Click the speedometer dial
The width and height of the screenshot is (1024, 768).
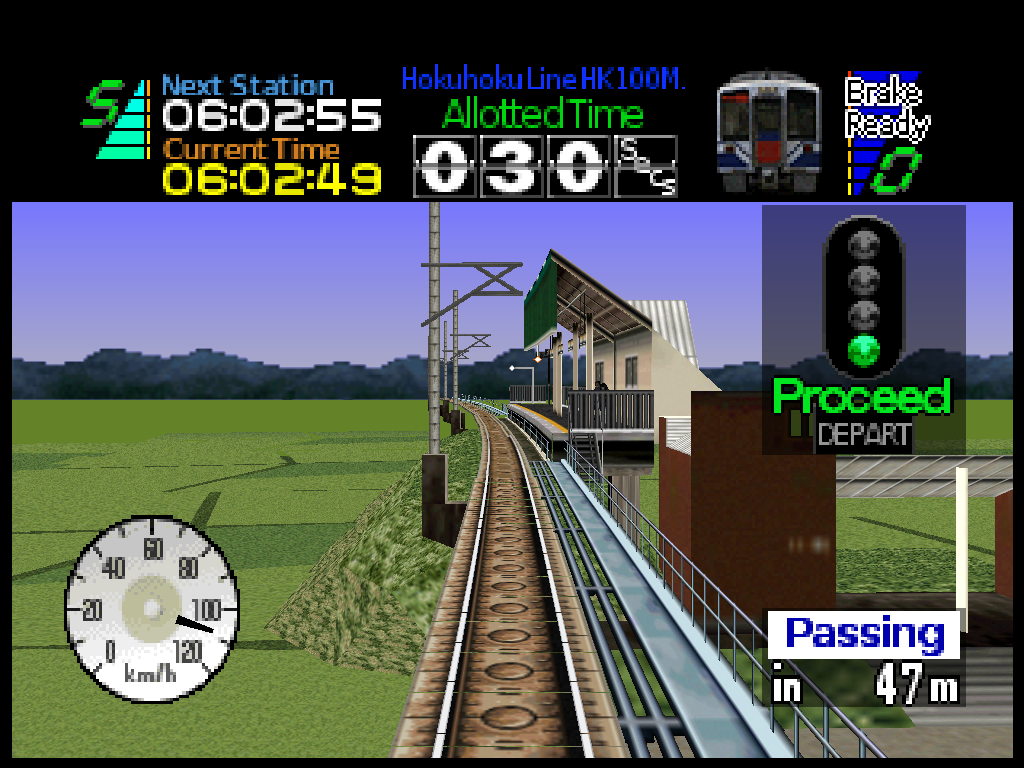(152, 608)
